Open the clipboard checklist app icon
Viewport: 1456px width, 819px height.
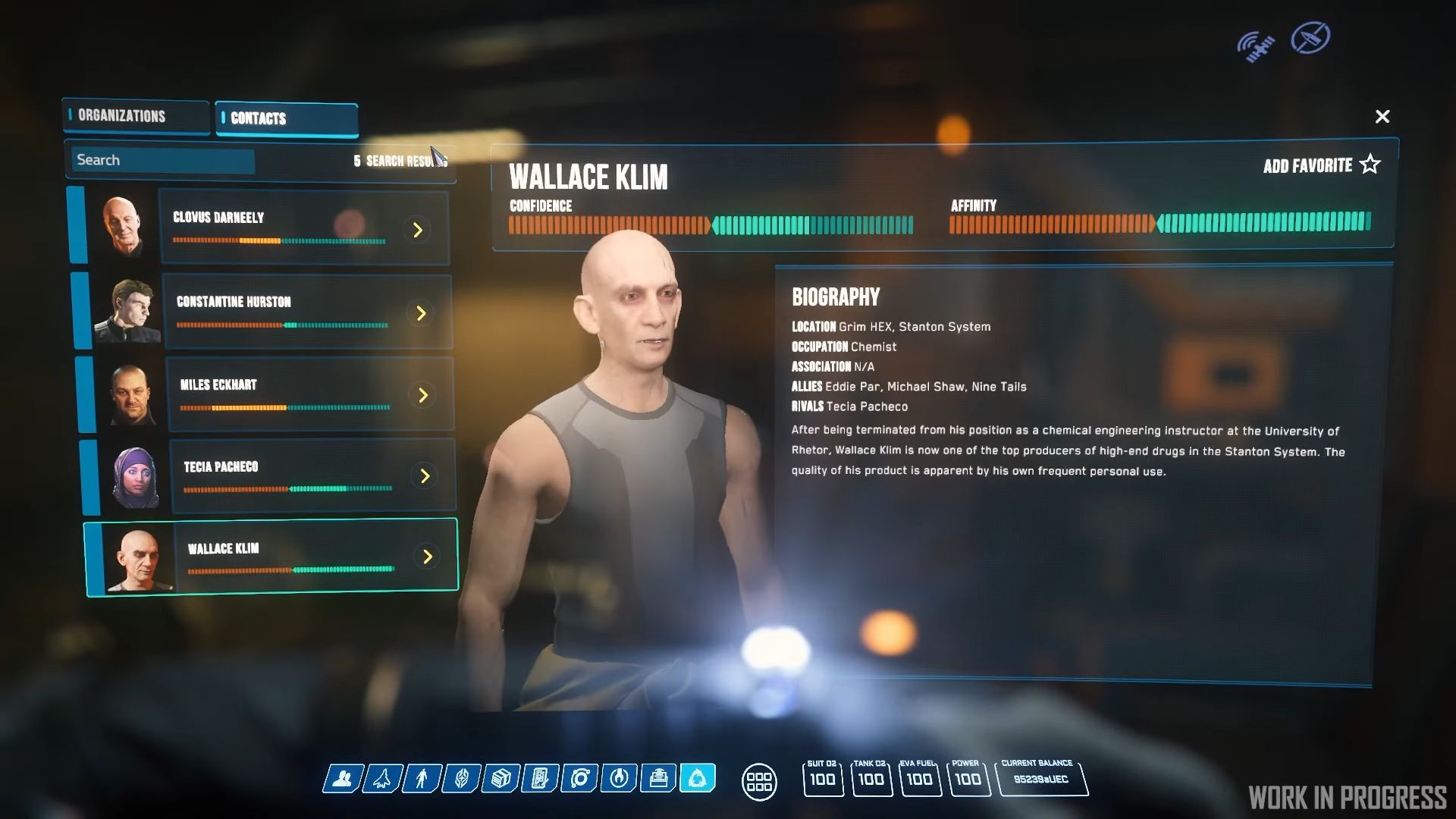[x=540, y=778]
